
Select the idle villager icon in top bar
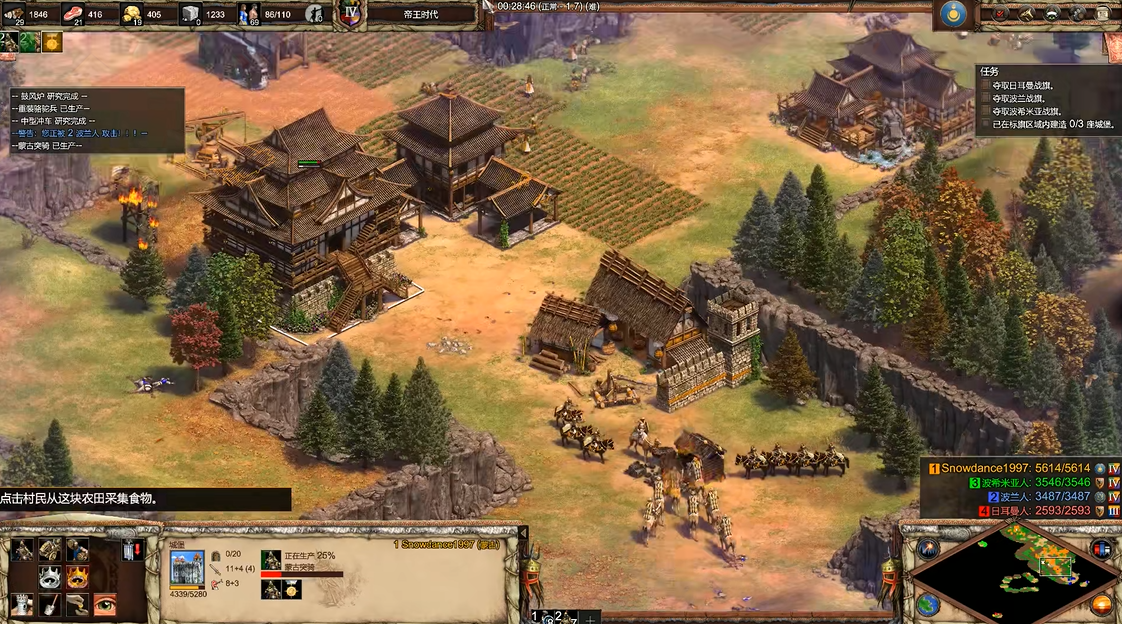click(316, 14)
